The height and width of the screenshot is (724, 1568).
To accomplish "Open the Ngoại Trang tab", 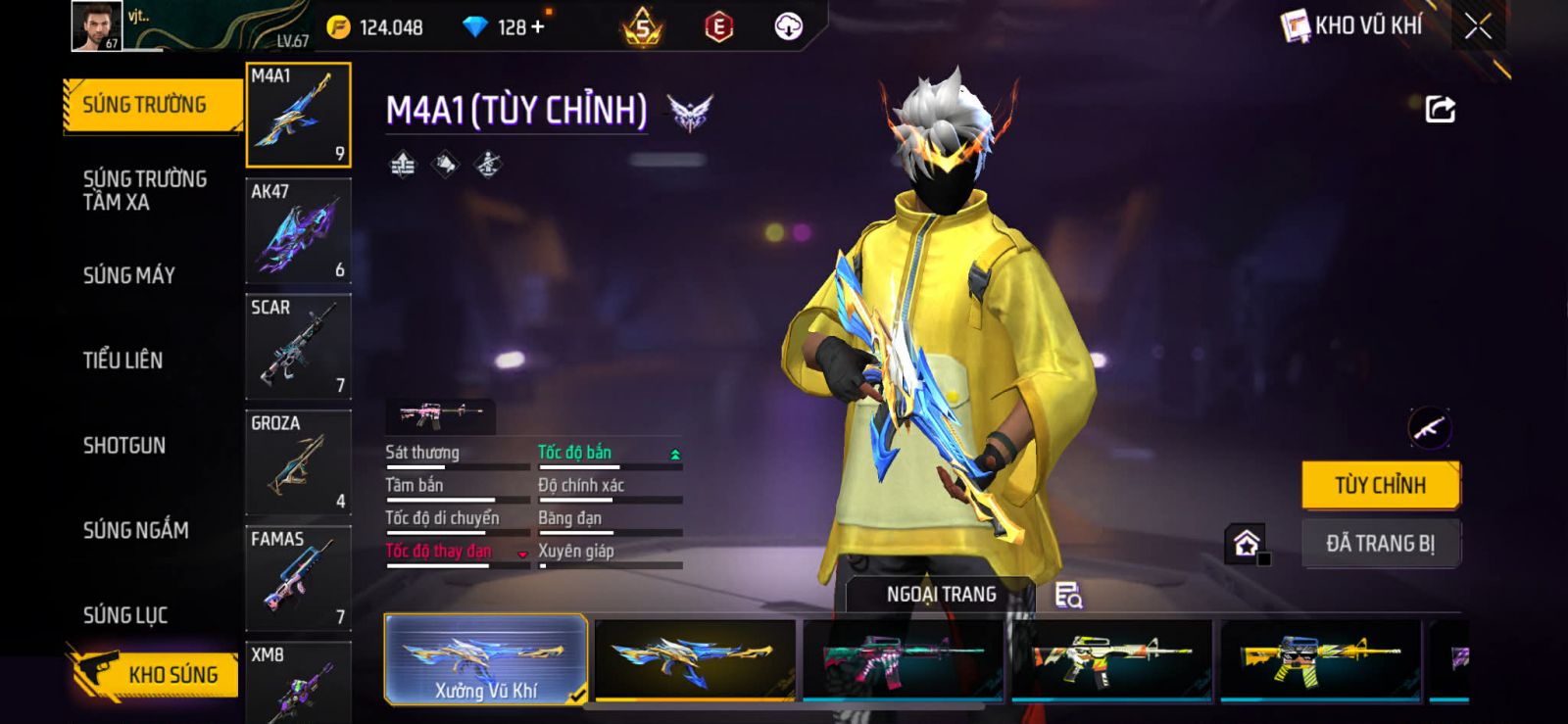I will coord(941,595).
